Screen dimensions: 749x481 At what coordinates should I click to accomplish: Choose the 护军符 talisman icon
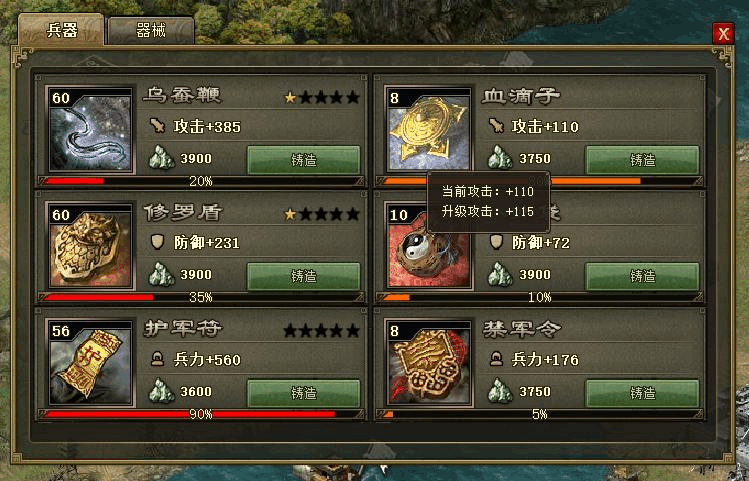(91, 362)
